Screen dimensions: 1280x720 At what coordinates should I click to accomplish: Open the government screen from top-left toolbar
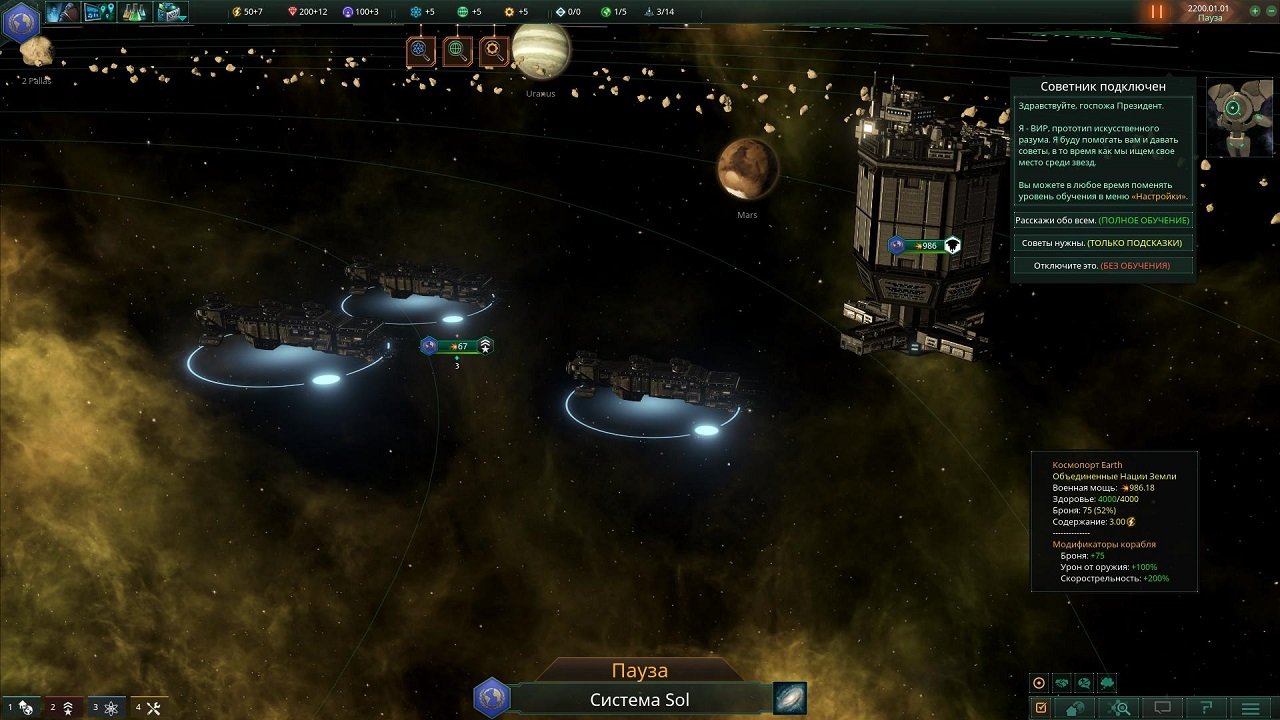[62, 13]
